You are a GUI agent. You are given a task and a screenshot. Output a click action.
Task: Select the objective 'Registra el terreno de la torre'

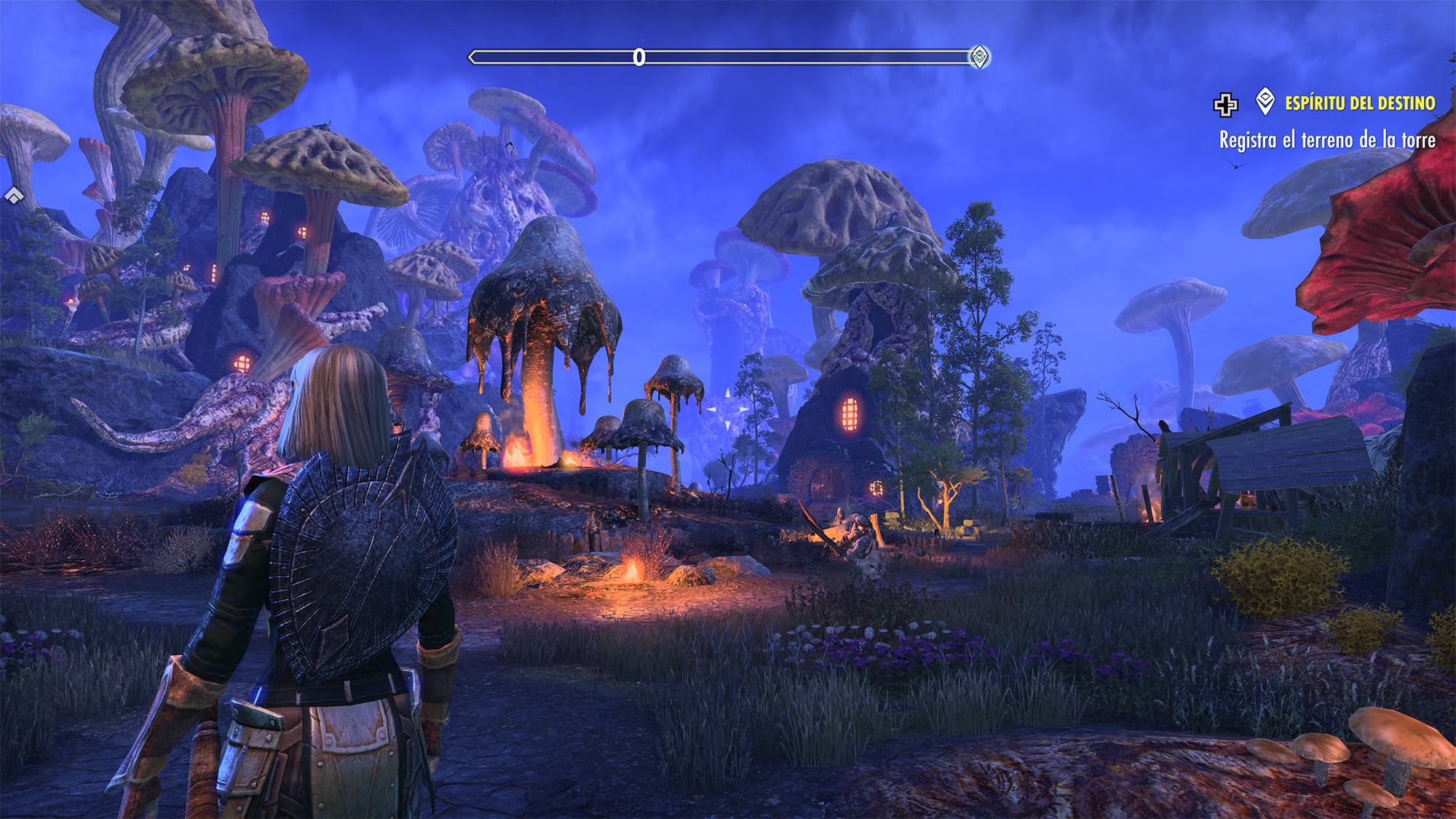(1327, 140)
